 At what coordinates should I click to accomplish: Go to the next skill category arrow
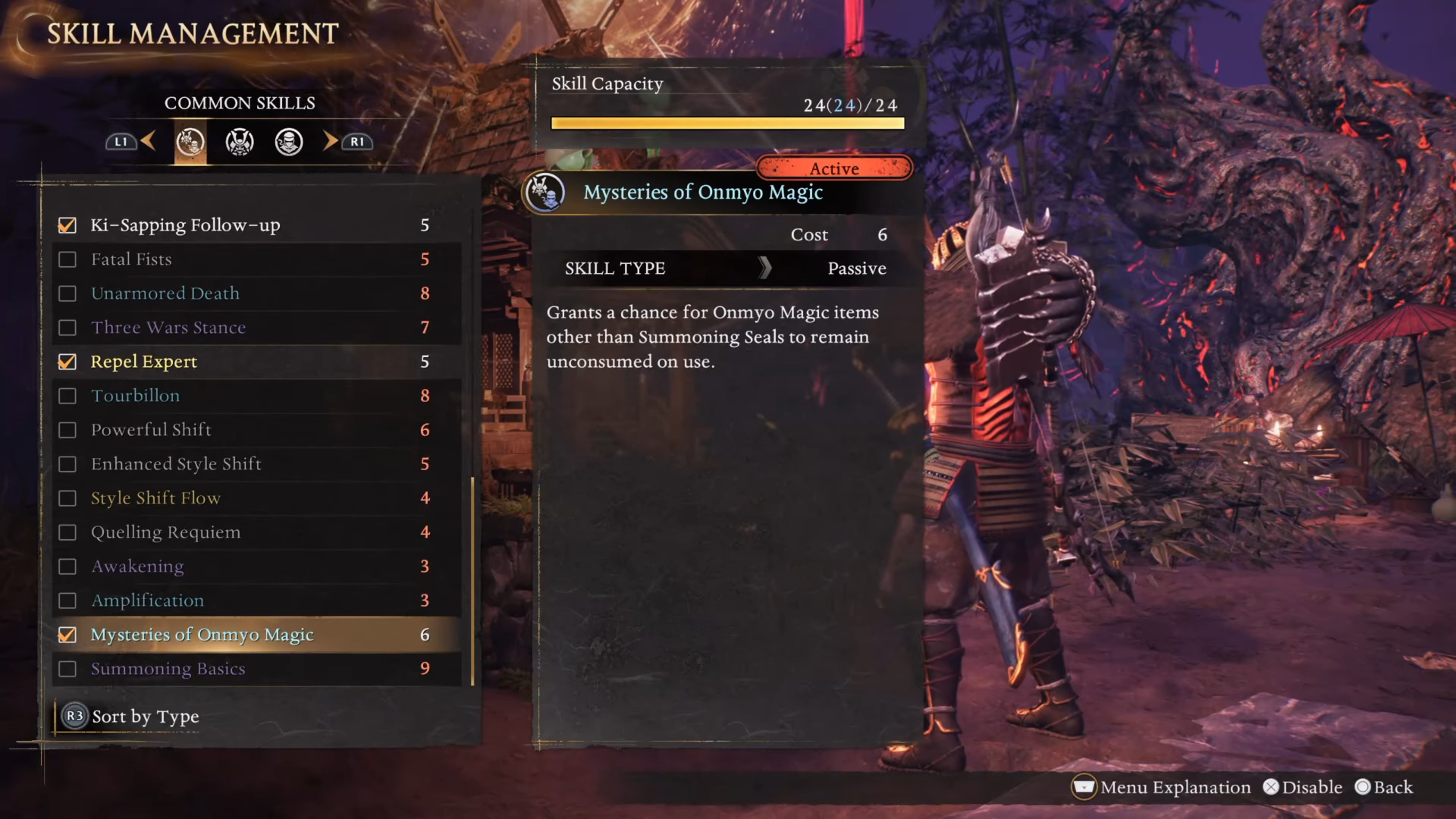coord(331,141)
